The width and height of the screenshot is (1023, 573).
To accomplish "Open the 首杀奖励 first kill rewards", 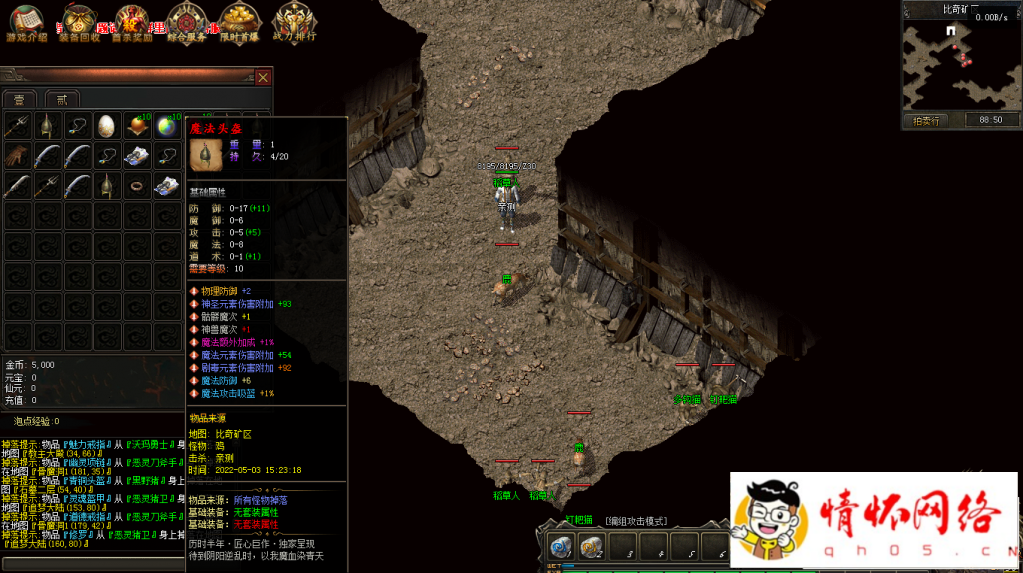I will (x=133, y=22).
